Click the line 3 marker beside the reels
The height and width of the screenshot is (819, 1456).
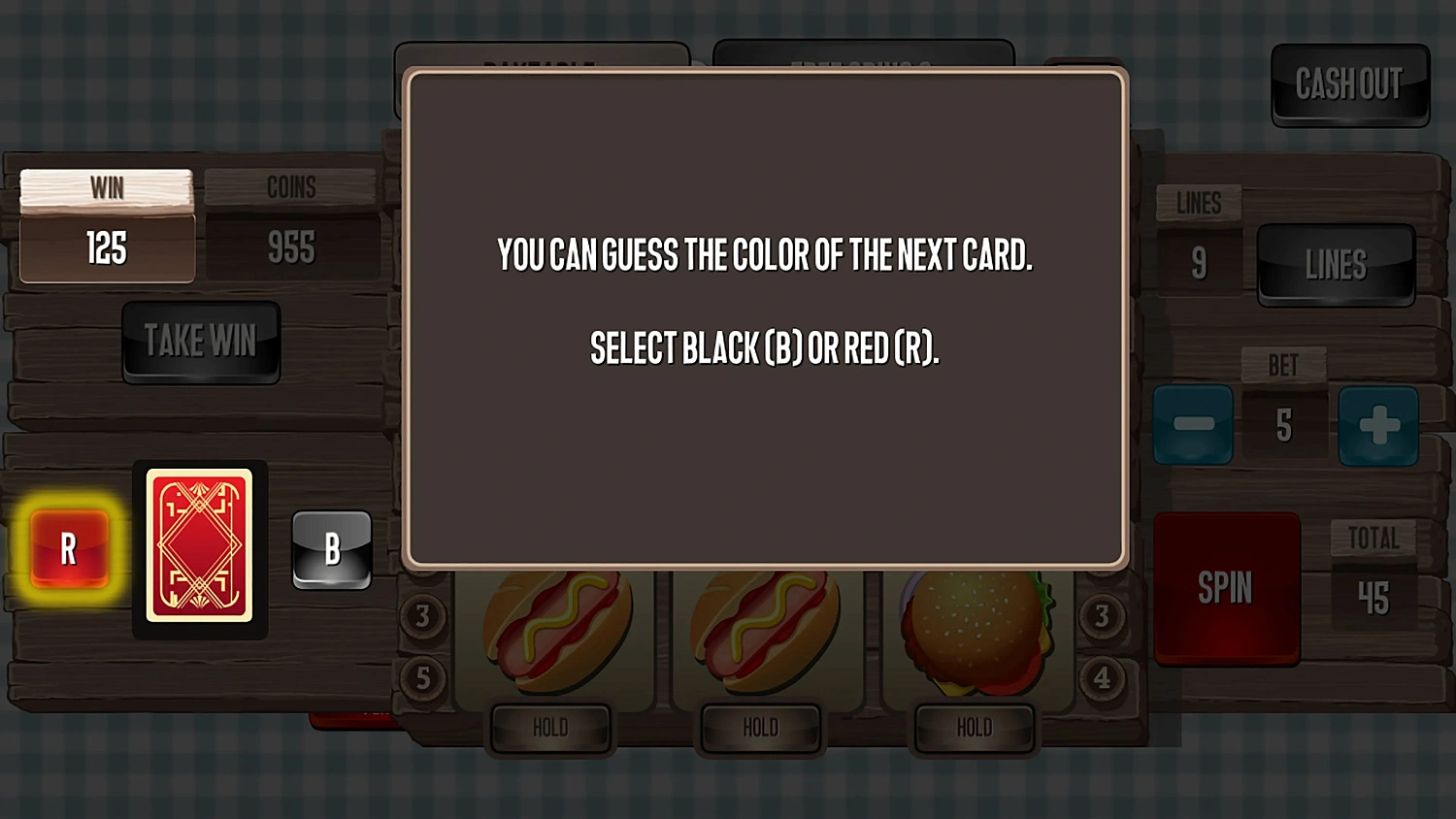[x=423, y=616]
